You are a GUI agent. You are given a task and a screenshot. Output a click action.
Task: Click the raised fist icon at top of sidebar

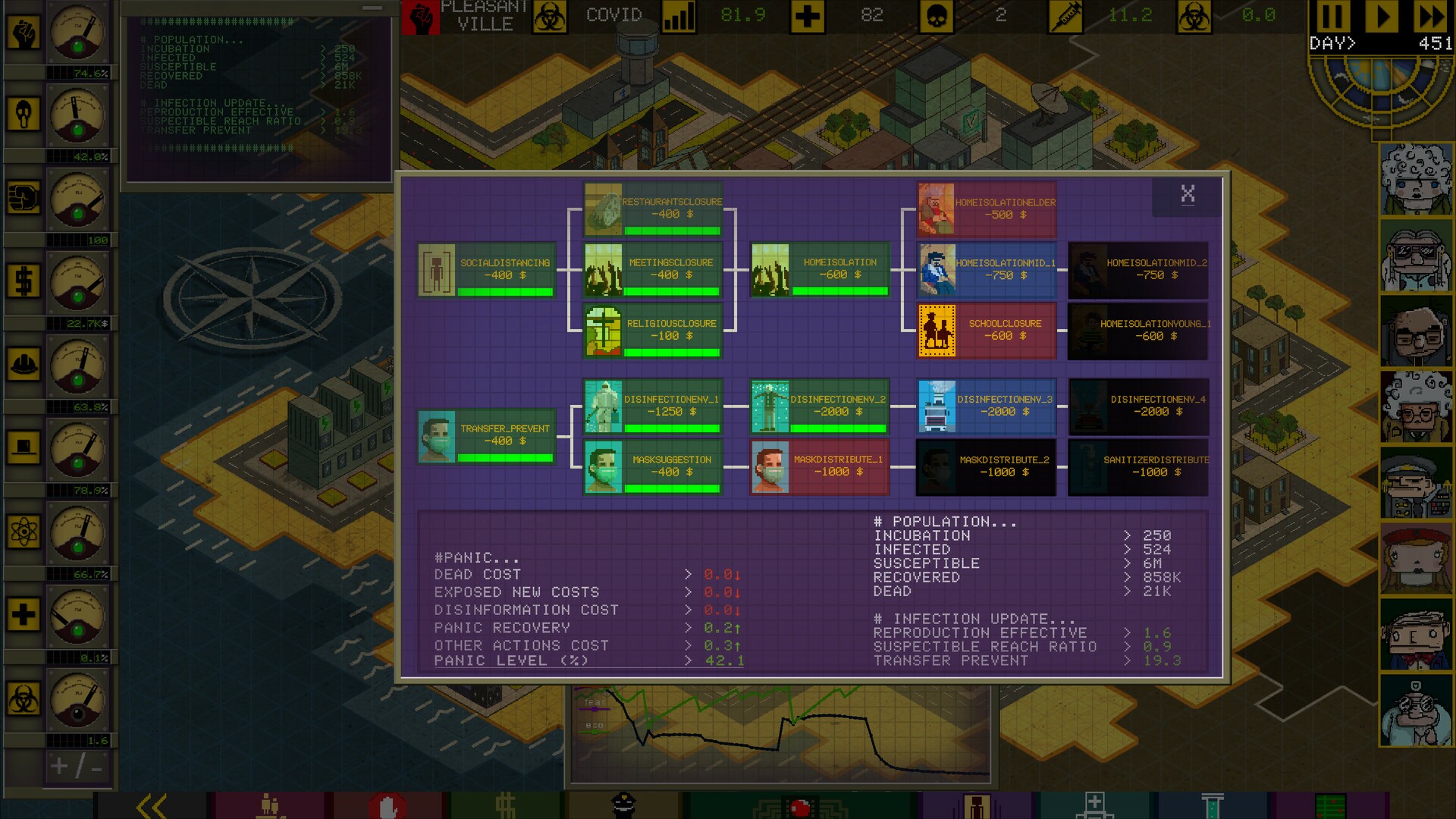pos(25,30)
